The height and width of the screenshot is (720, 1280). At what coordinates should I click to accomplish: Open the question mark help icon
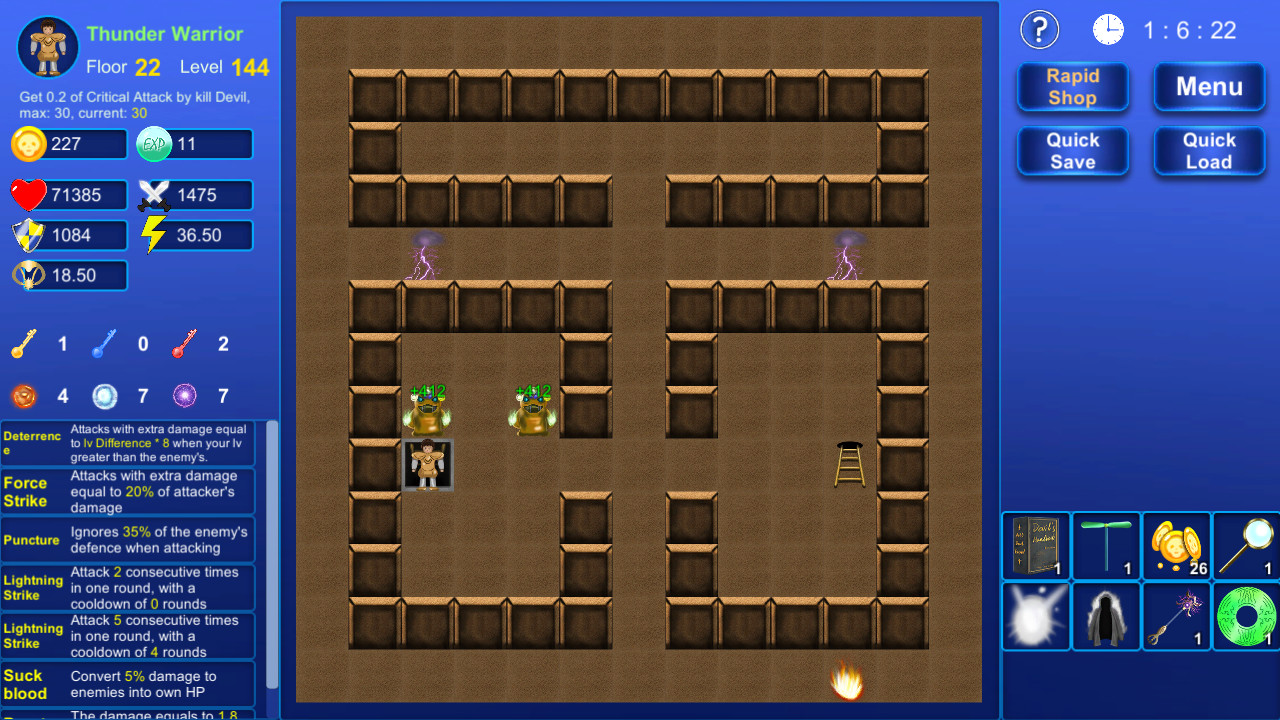(1039, 29)
